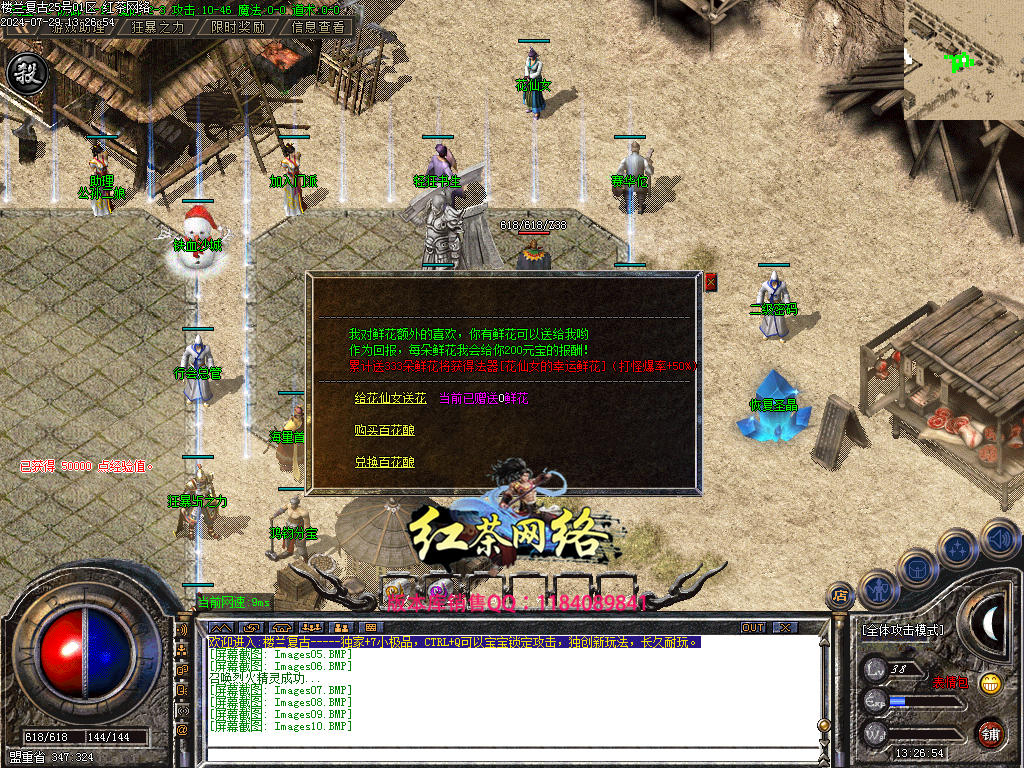Image resolution: width=1024 pixels, height=768 pixels.
Task: Open the skills sparkle icon
Action: [x=957, y=549]
